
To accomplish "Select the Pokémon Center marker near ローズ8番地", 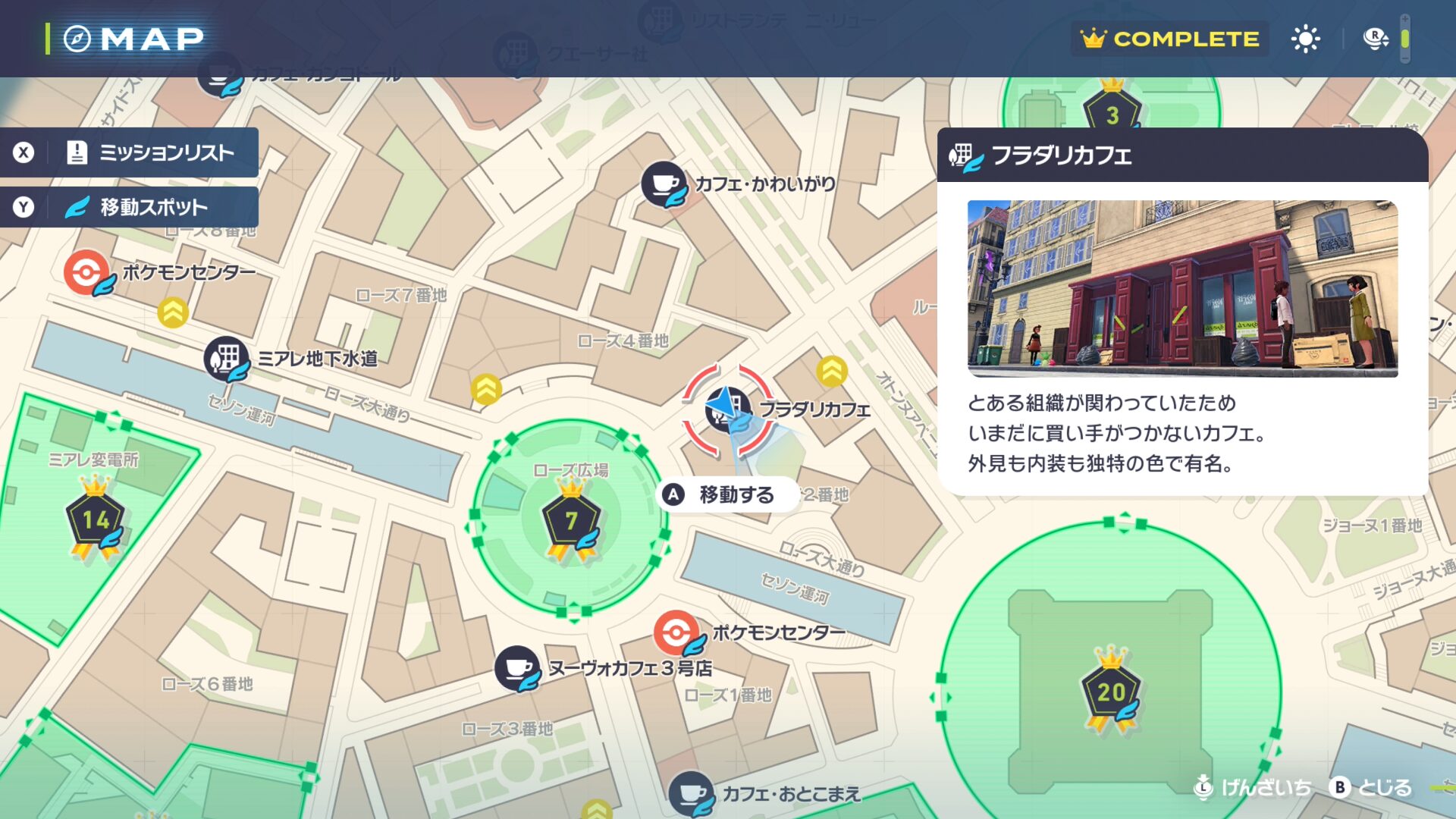I will [87, 272].
